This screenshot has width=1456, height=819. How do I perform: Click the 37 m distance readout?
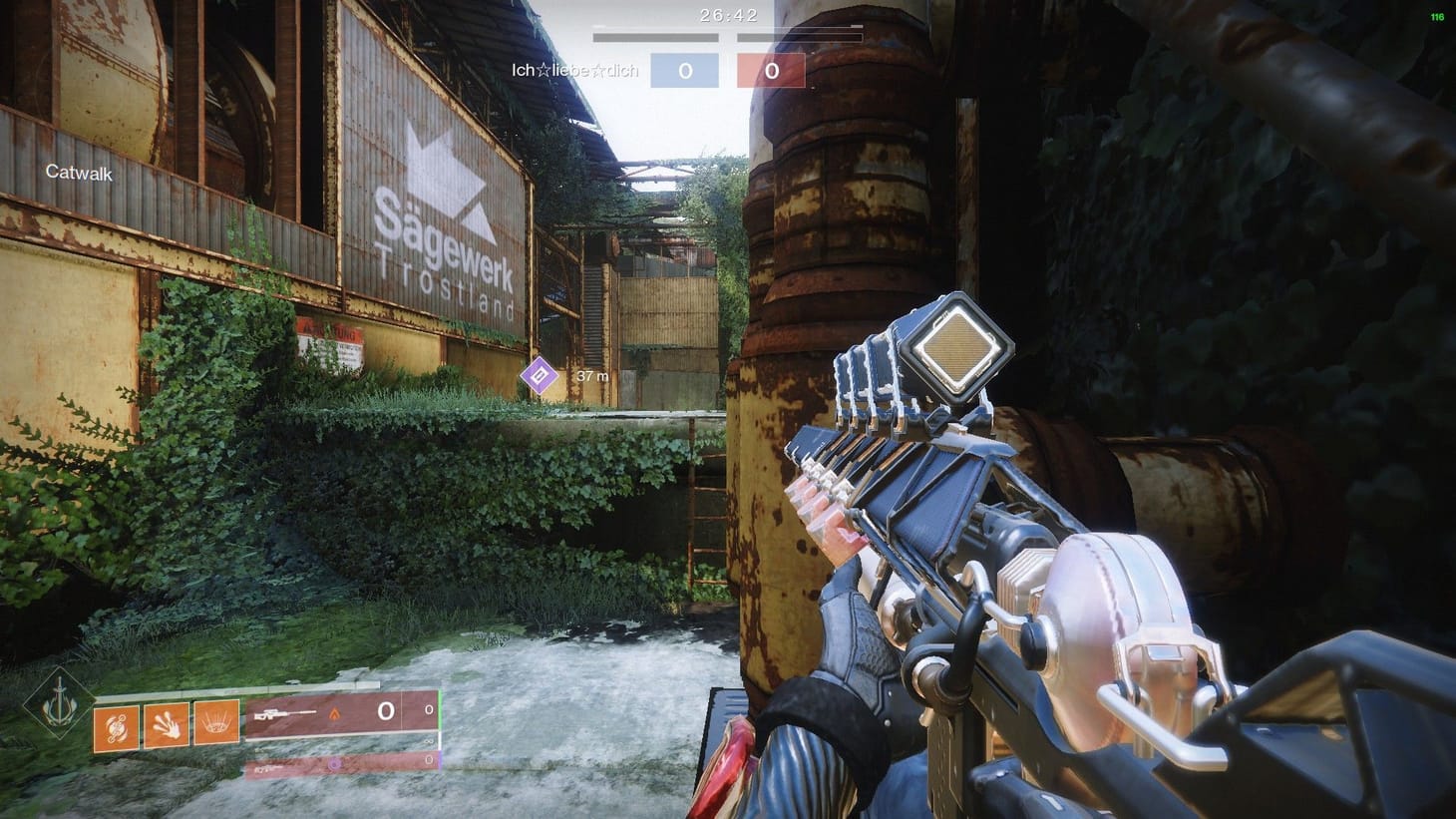point(593,376)
